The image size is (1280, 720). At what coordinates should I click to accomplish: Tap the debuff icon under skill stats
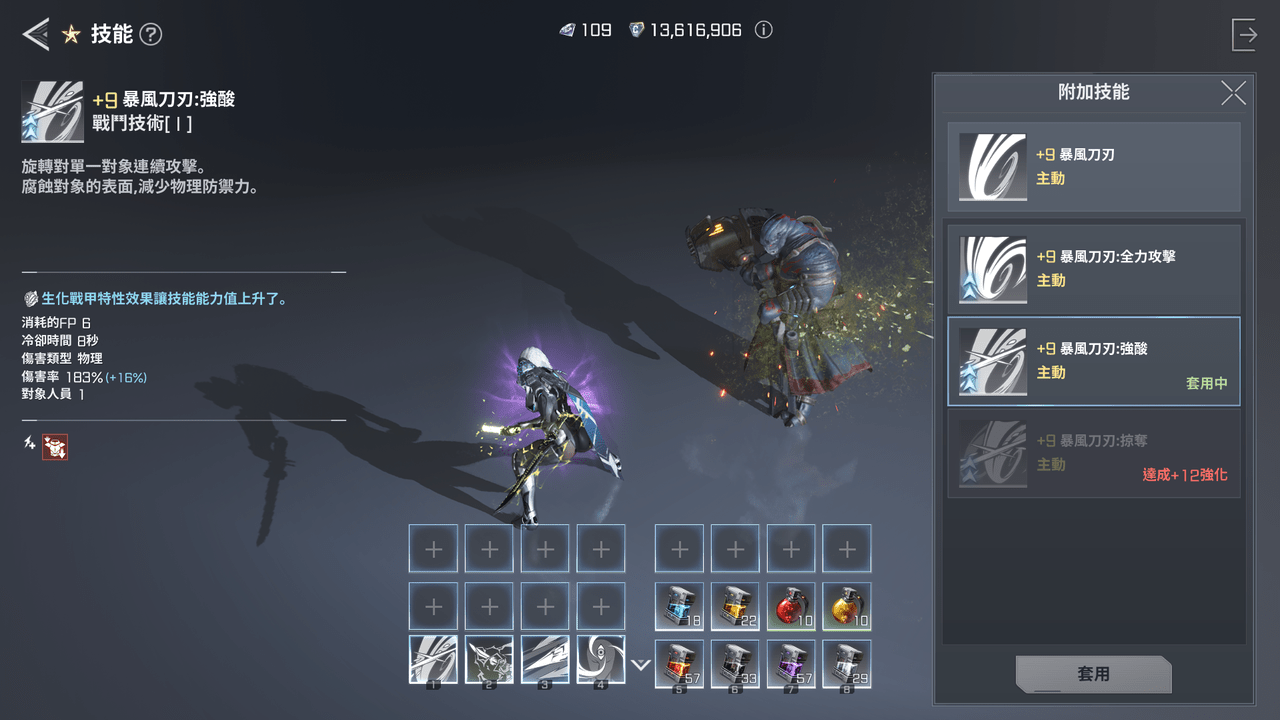55,447
